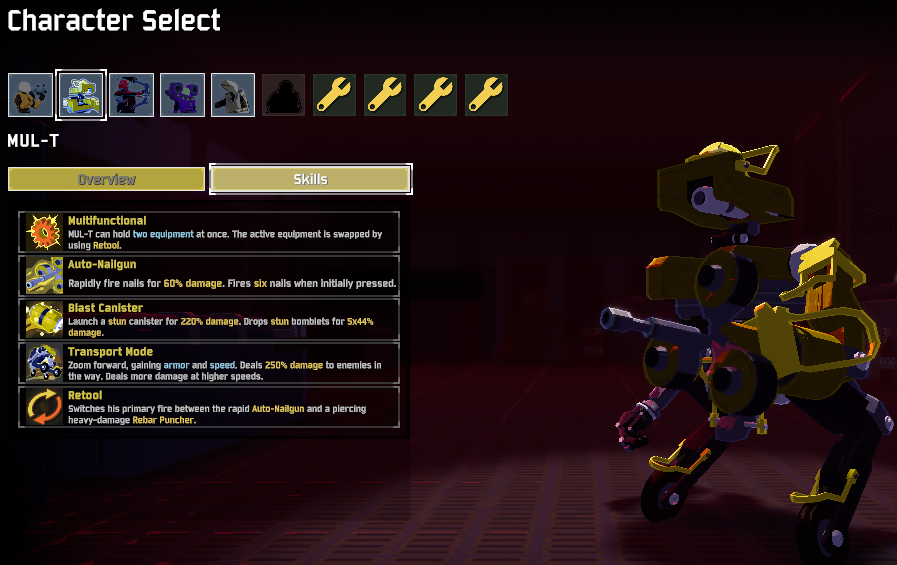The height and width of the screenshot is (565, 897).
Task: Click the Retool skill row
Action: 209,407
